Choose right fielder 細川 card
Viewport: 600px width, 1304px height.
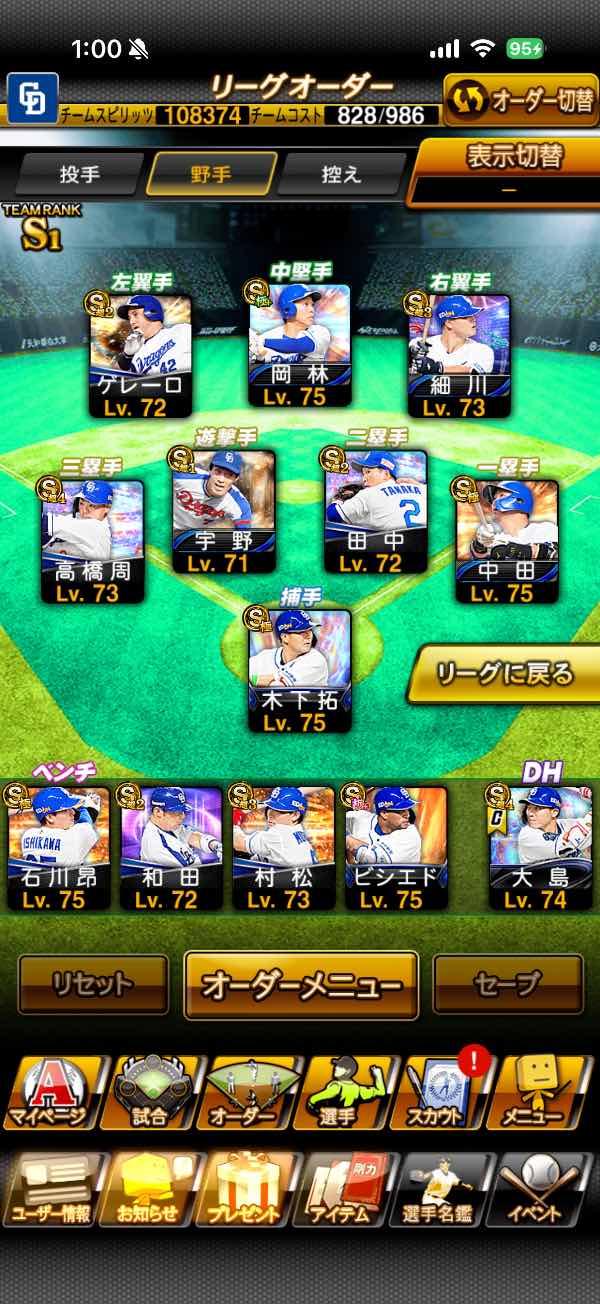pos(459,357)
